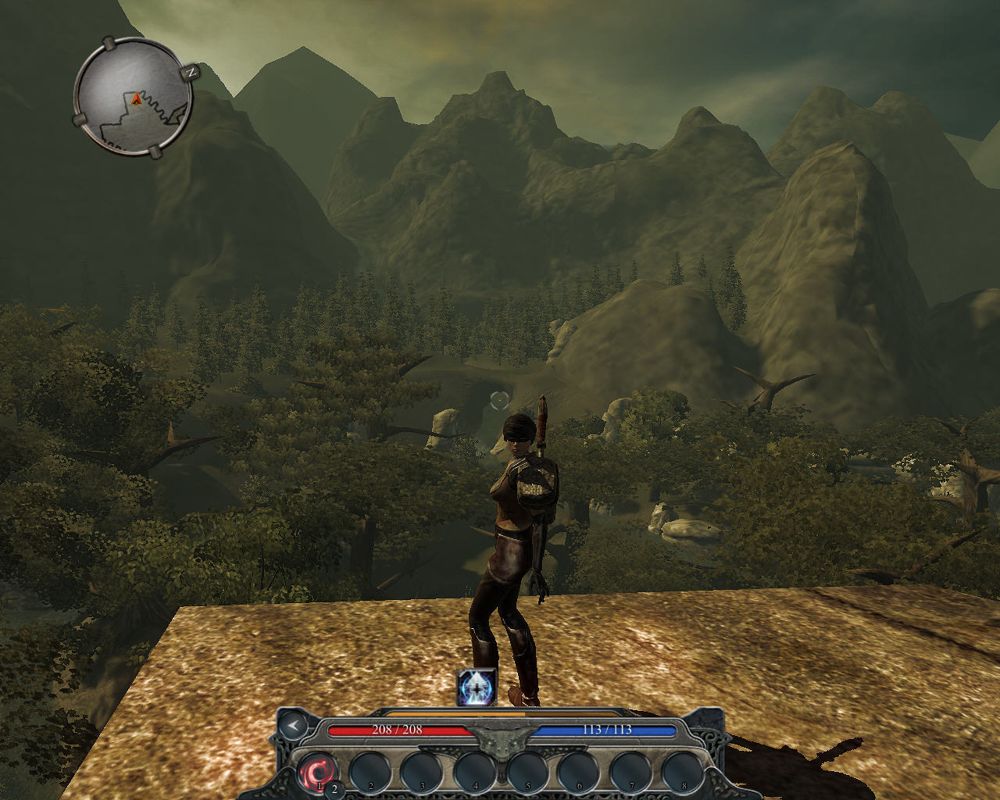
Task: Click the red player arrow on the minimap
Action: pos(133,98)
